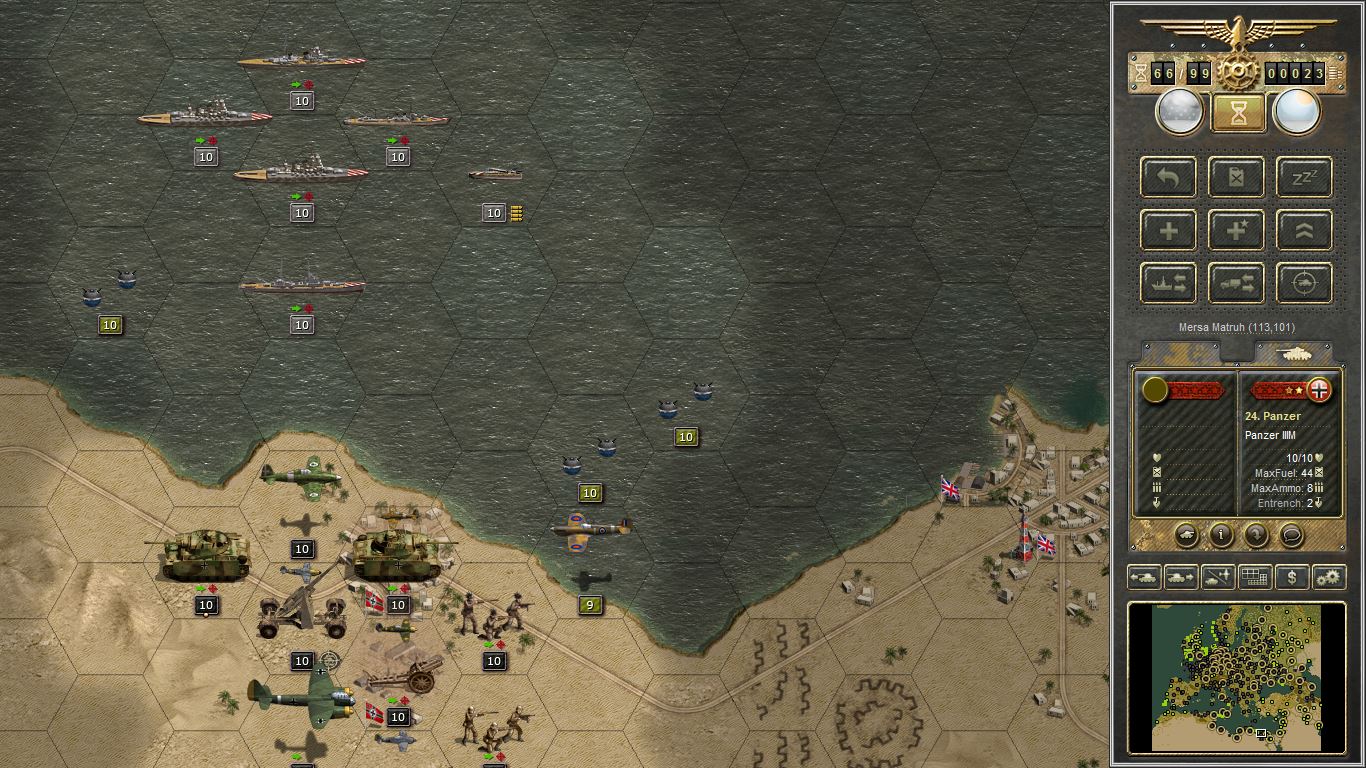Open the purchase screen with the dollar button
This screenshot has width=1366, height=768.
[x=1292, y=577]
